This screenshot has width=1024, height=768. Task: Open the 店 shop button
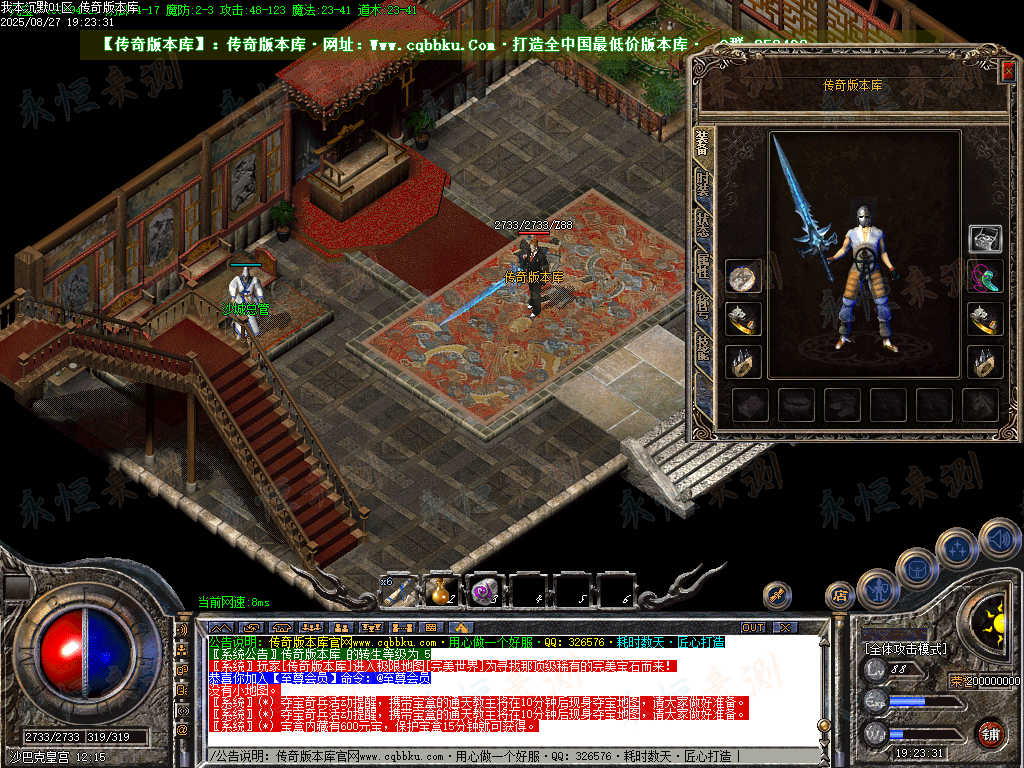[x=839, y=596]
